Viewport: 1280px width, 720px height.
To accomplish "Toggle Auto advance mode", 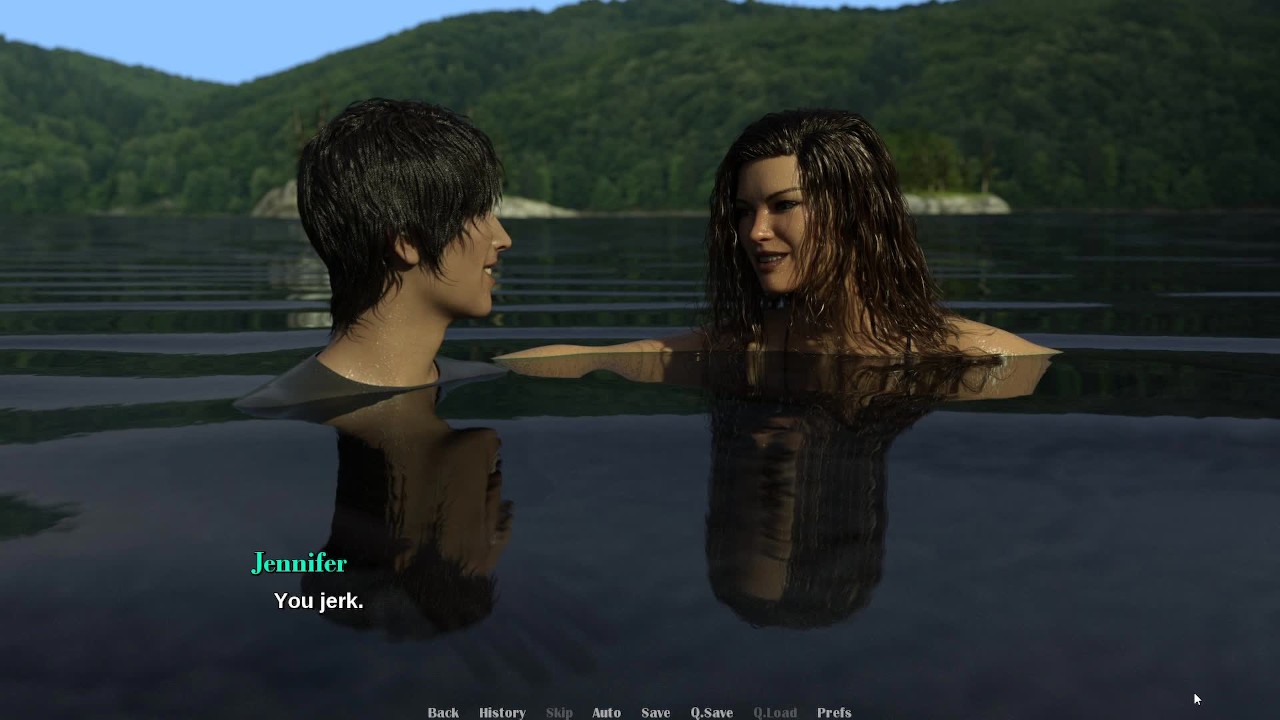I will click(606, 712).
